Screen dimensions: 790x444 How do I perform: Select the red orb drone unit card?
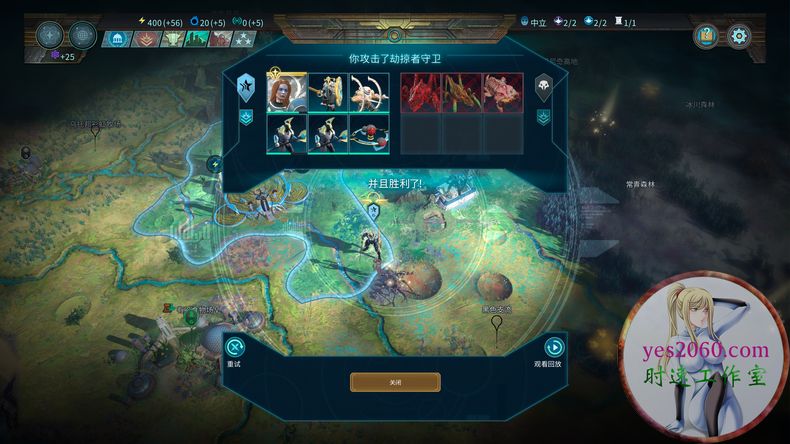coord(369,134)
